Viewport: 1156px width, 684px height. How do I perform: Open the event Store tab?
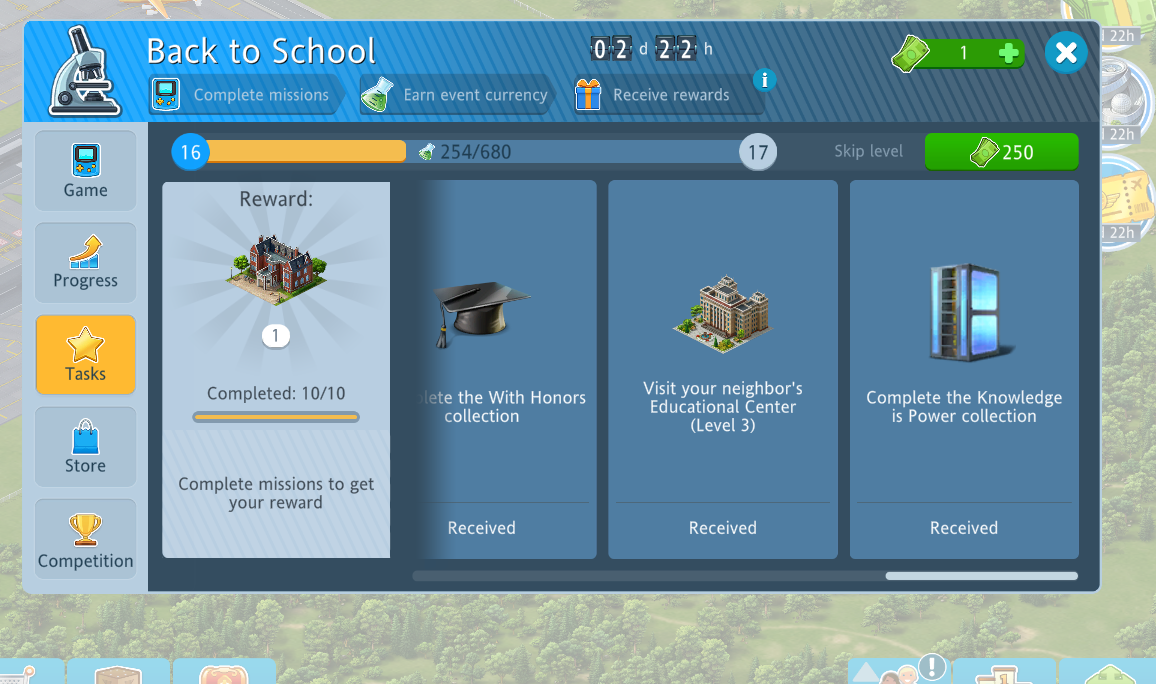[x=86, y=447]
